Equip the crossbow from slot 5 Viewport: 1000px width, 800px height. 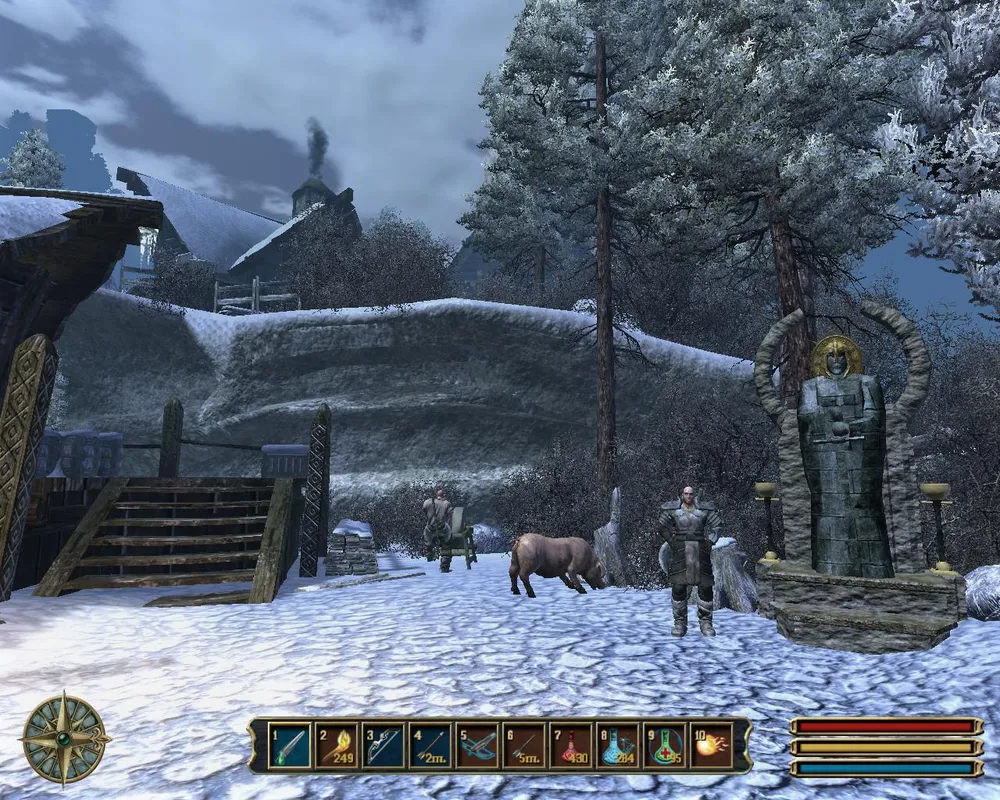pos(477,745)
